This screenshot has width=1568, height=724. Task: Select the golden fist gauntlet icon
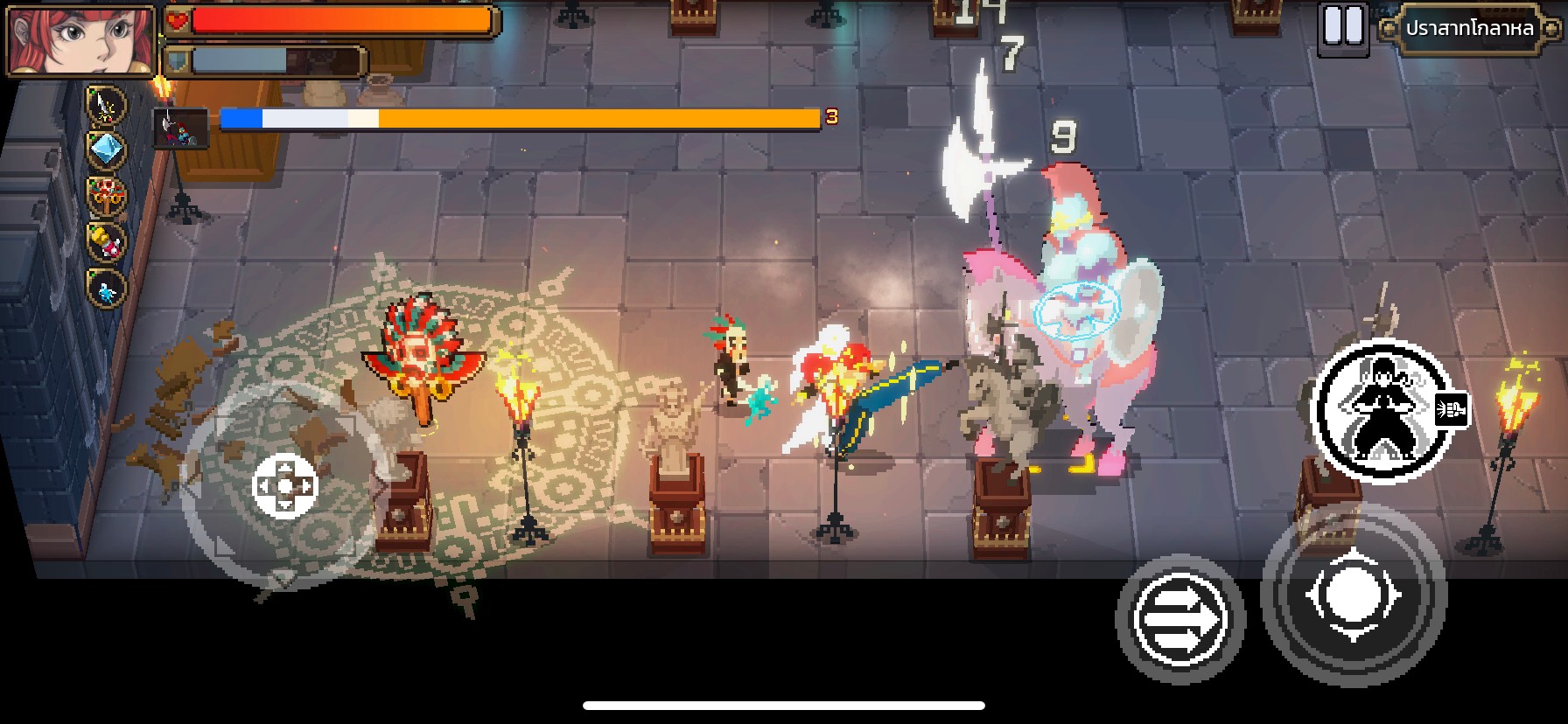pos(107,242)
